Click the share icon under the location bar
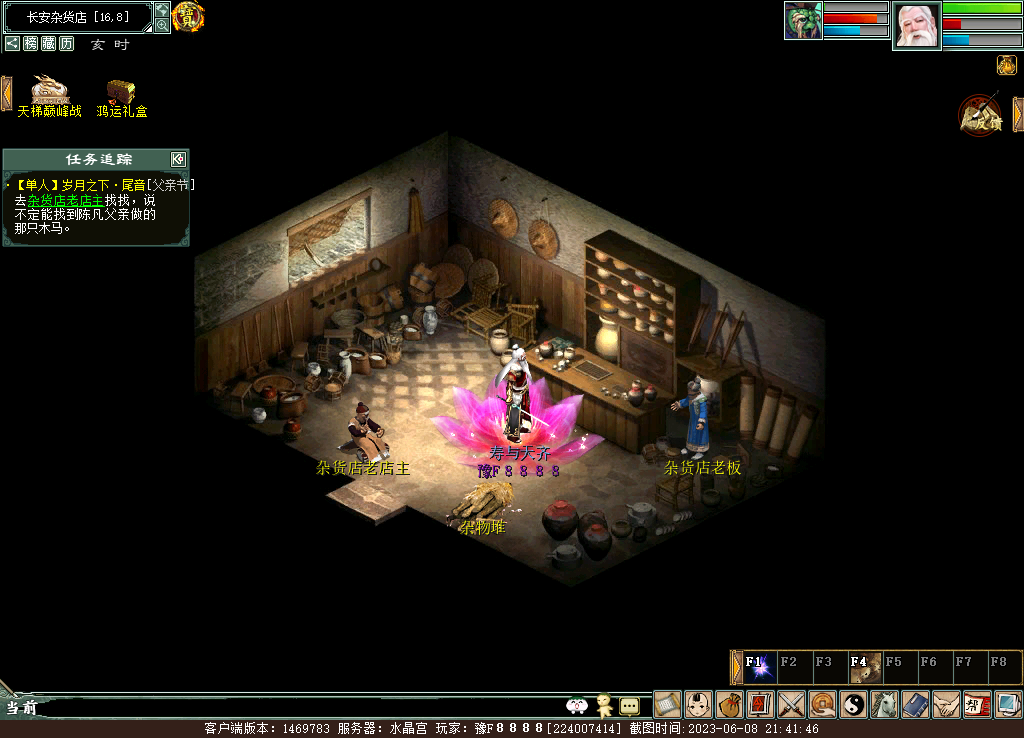Viewport: 1024px width, 738px height. (x=12, y=44)
